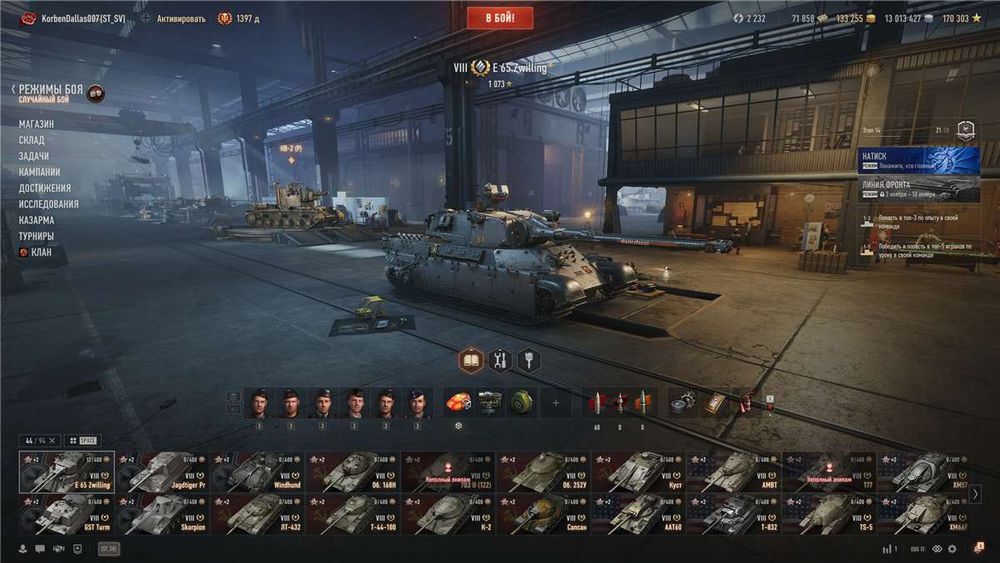Viewport: 1000px width, 563px height.
Task: Open the ЛИНИЯ ФРОНТА event banner
Action: point(917,188)
